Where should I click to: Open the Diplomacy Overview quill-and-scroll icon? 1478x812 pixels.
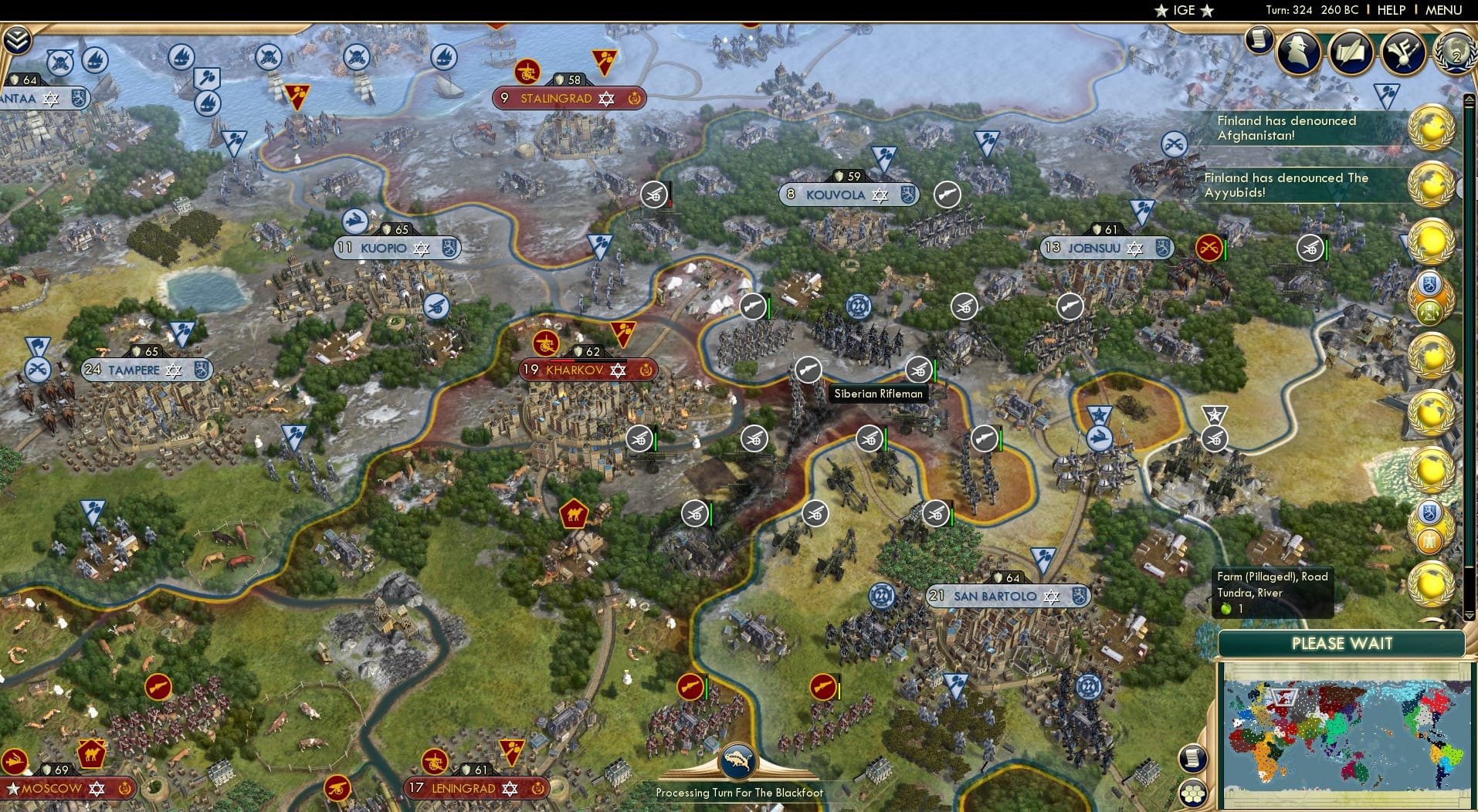1351,52
